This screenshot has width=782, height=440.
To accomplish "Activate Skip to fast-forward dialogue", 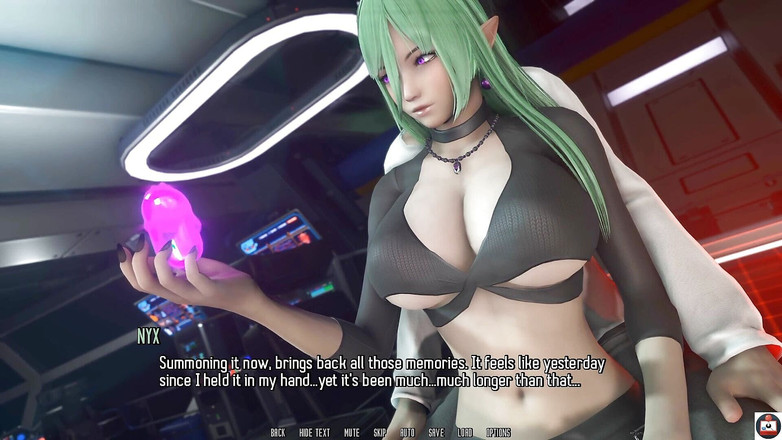I will (380, 433).
